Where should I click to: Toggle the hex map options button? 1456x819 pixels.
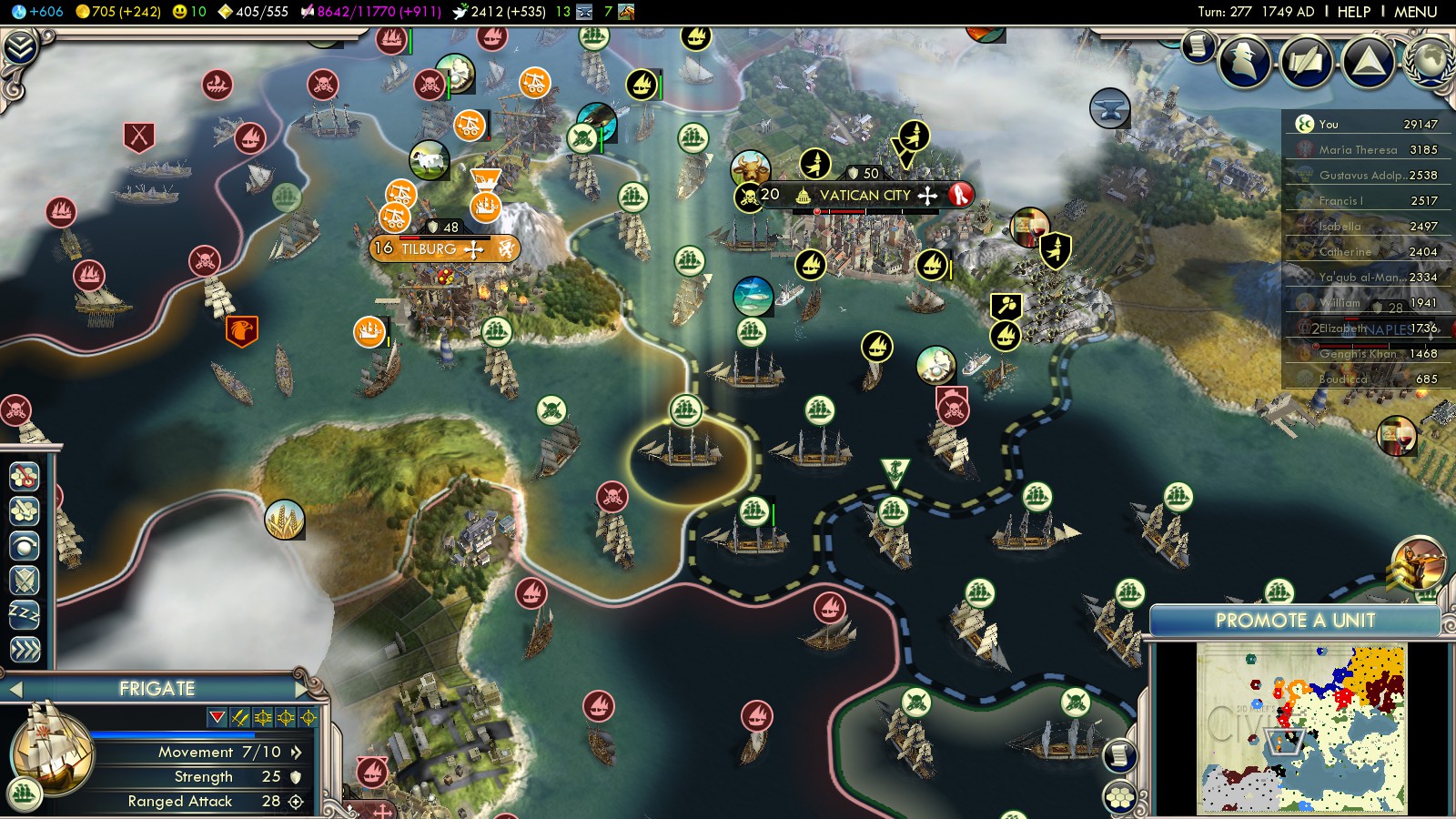click(1120, 798)
